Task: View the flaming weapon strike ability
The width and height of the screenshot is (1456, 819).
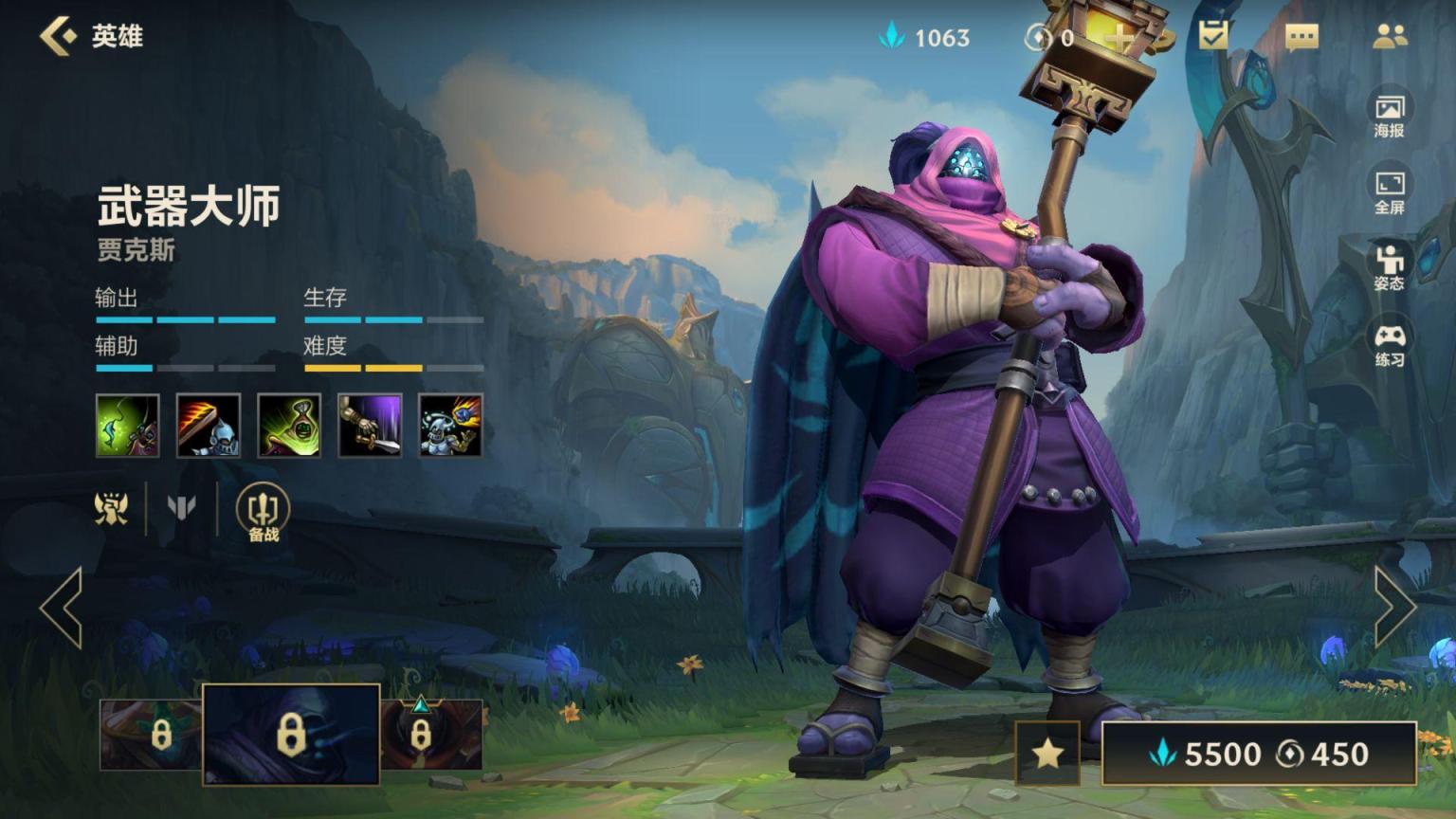Action: (209, 426)
